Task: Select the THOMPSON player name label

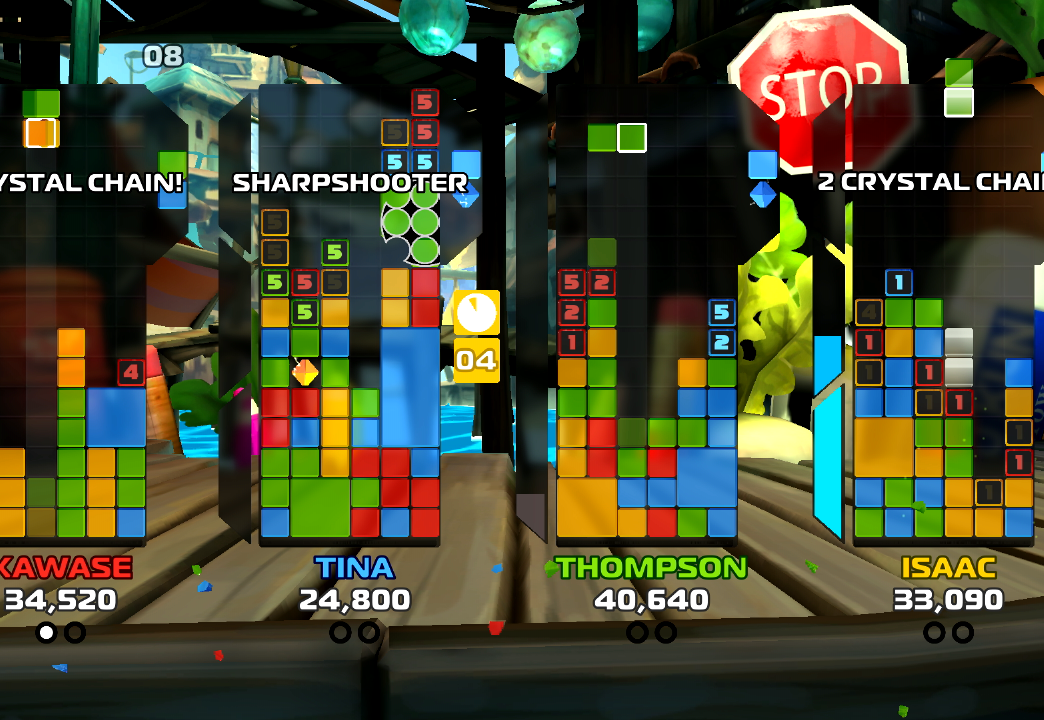Action: point(652,568)
